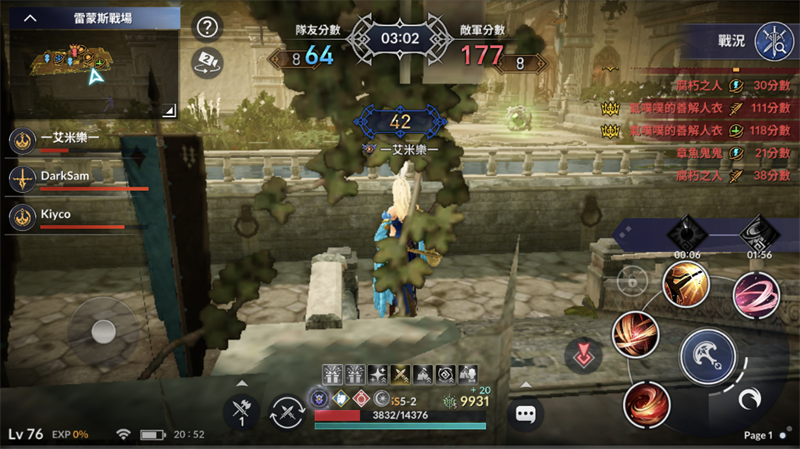Activate the red crossing slashes skill
Screen dimensions: 800x449
[x=636, y=333]
